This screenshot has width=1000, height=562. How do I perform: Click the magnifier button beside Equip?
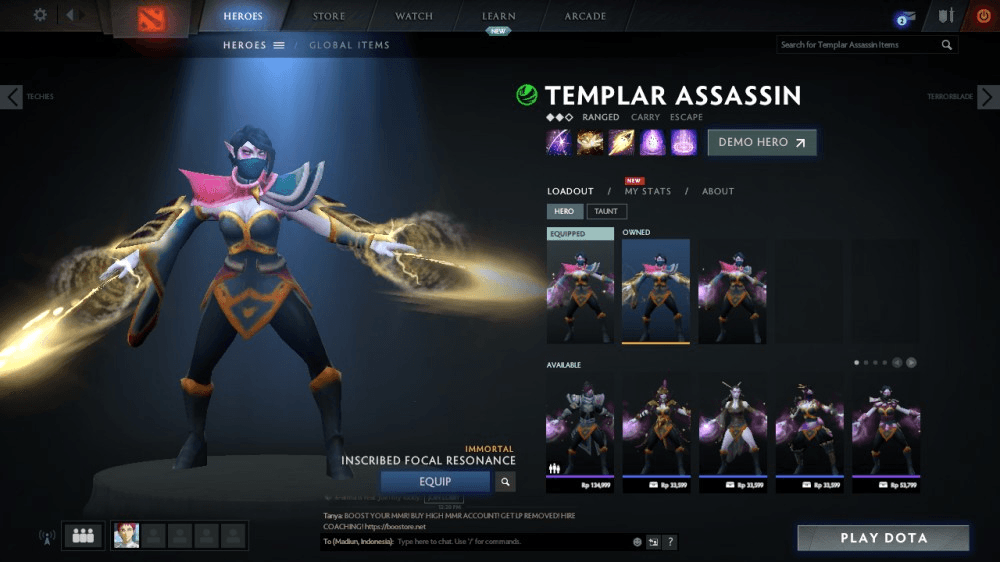(506, 482)
